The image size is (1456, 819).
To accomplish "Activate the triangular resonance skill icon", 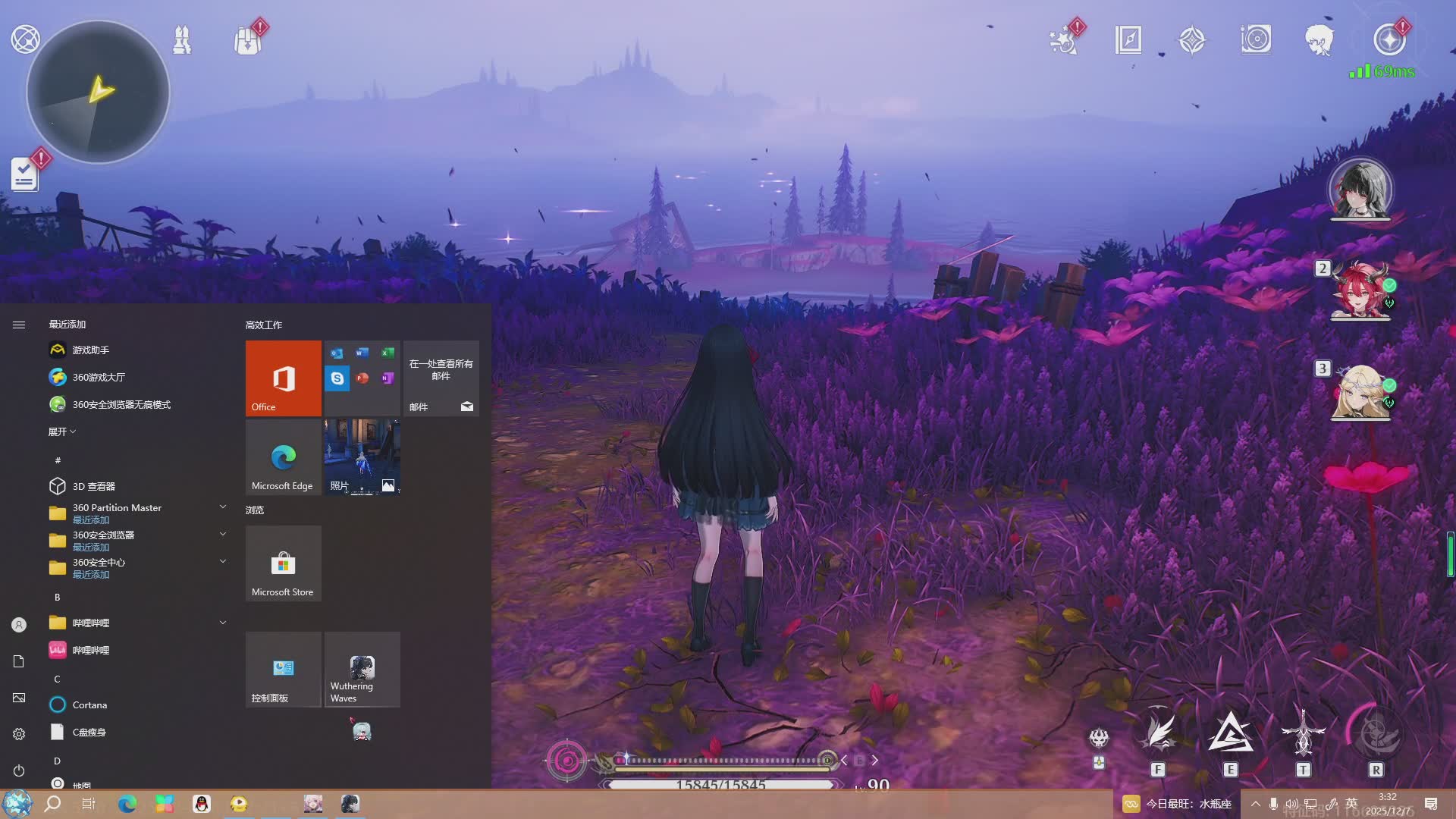I will point(1230,733).
